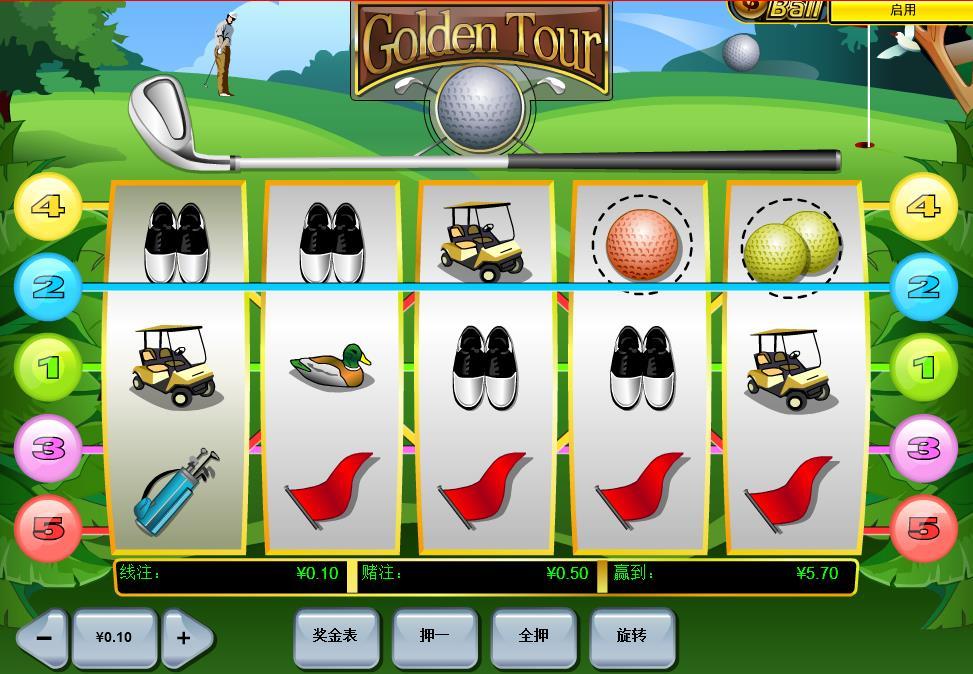Enable Dollar Ball with the 启用 button
This screenshot has width=973, height=674.
(x=901, y=10)
